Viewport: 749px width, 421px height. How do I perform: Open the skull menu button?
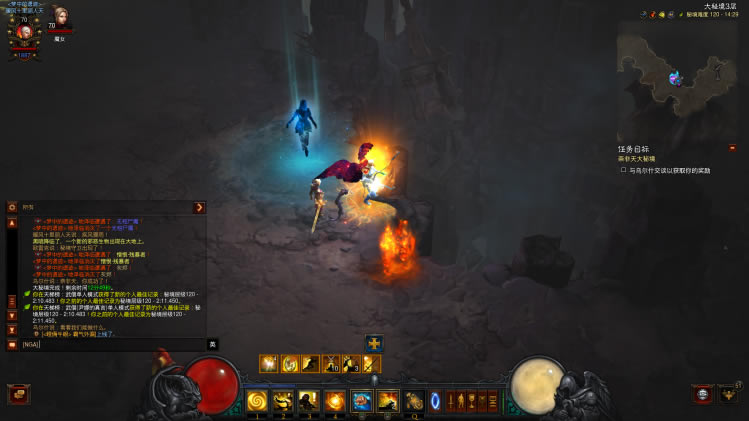[704, 394]
